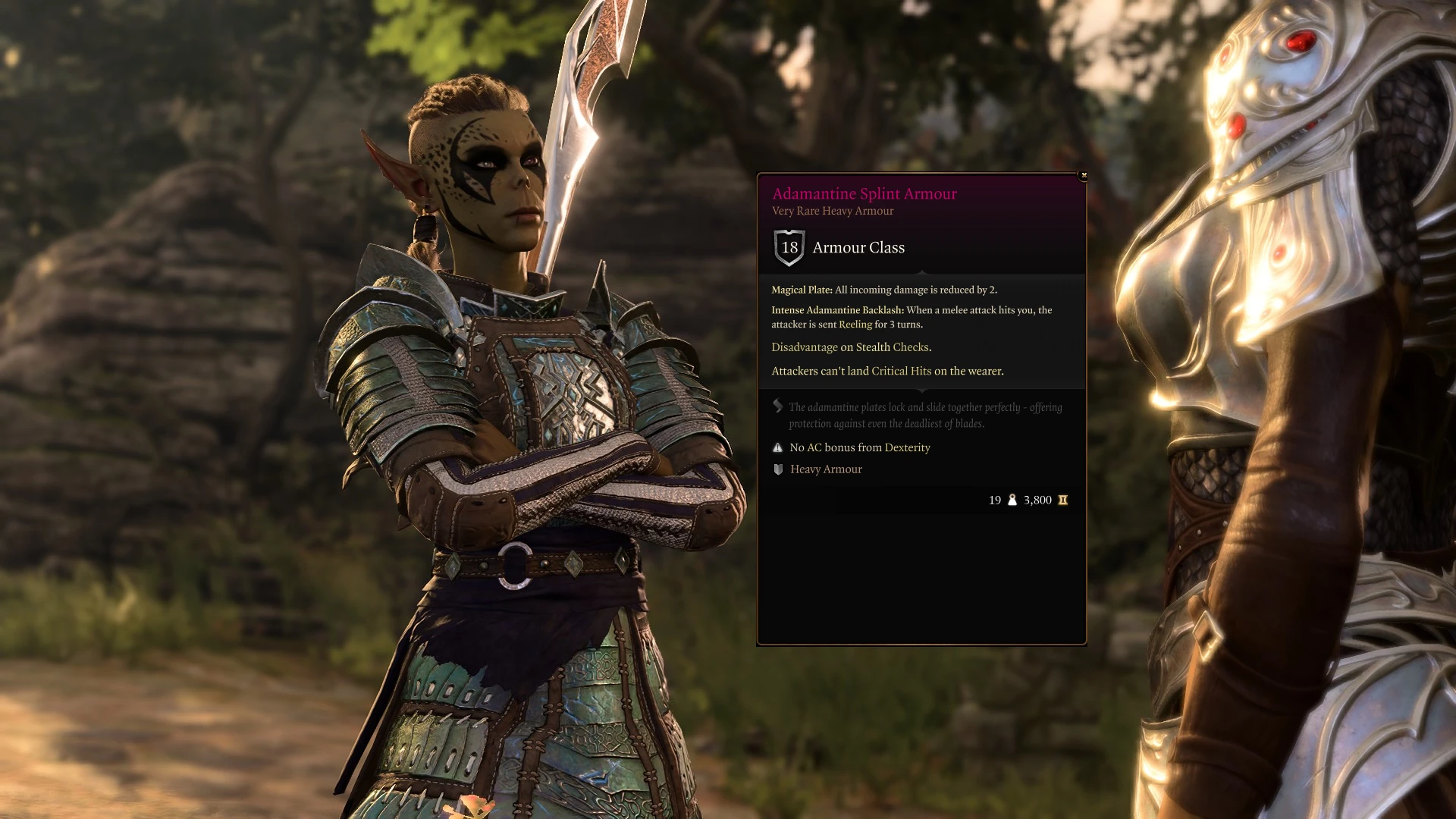This screenshot has height=819, width=1456.
Task: Open the Stealth Checks keyword
Action: pyautogui.click(x=892, y=347)
